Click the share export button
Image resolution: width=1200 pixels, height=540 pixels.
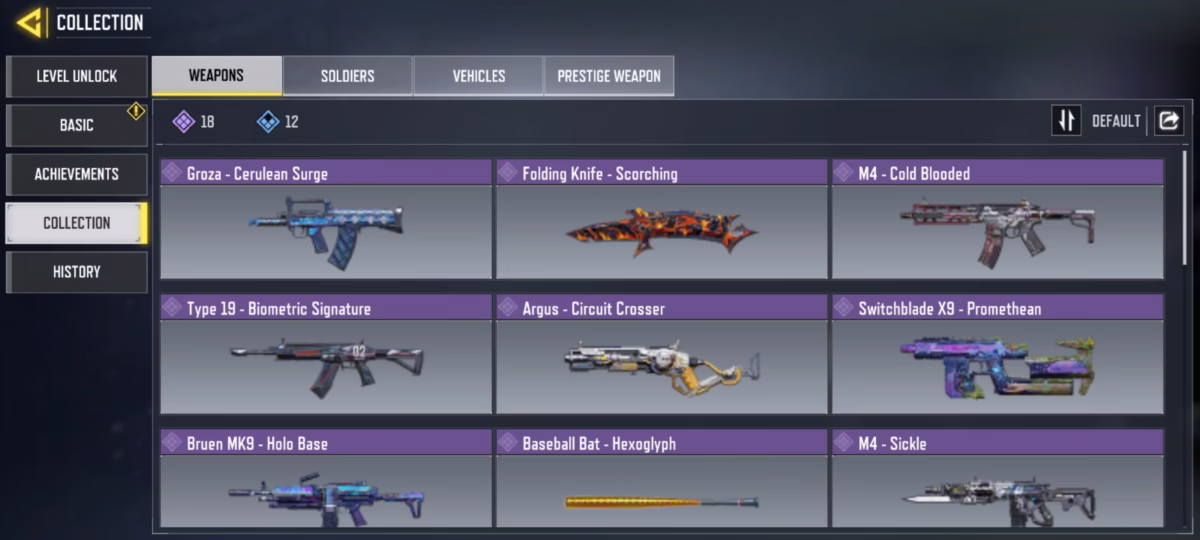[x=1168, y=121]
